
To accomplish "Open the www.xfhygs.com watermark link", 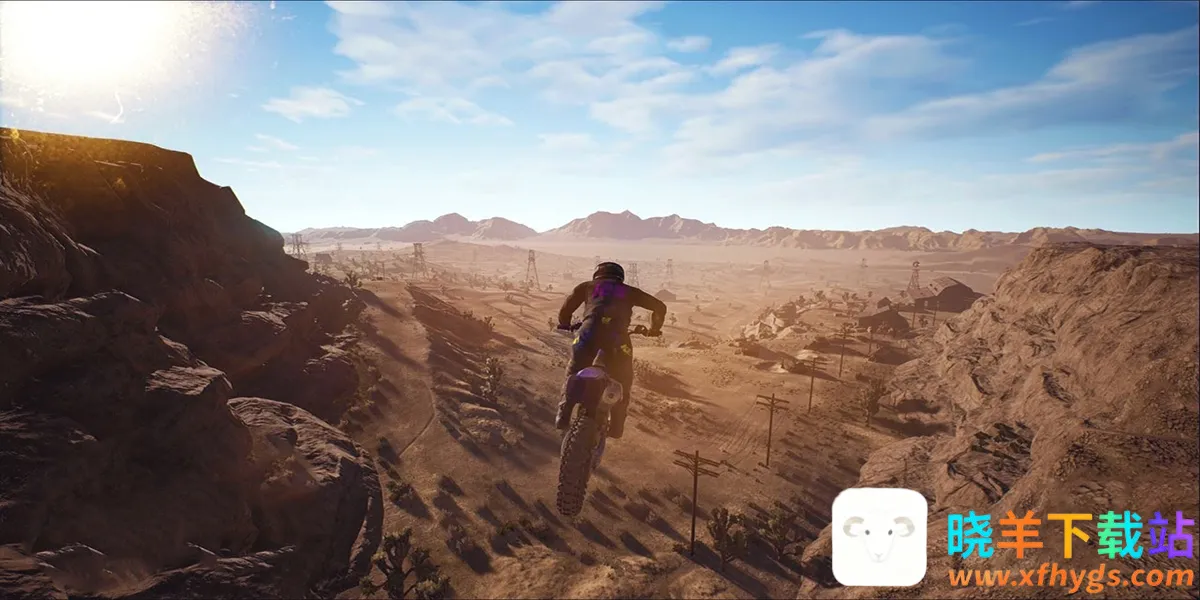I will 1069,577.
